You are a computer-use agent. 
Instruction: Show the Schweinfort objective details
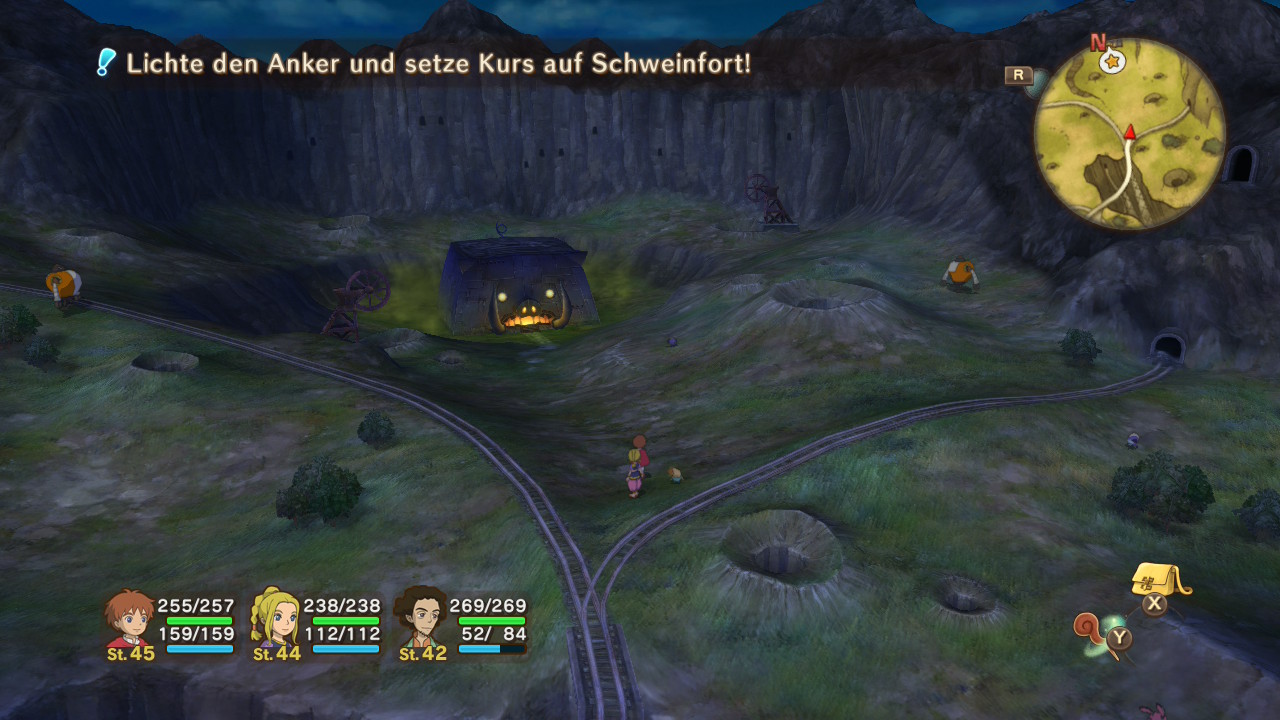tap(438, 64)
